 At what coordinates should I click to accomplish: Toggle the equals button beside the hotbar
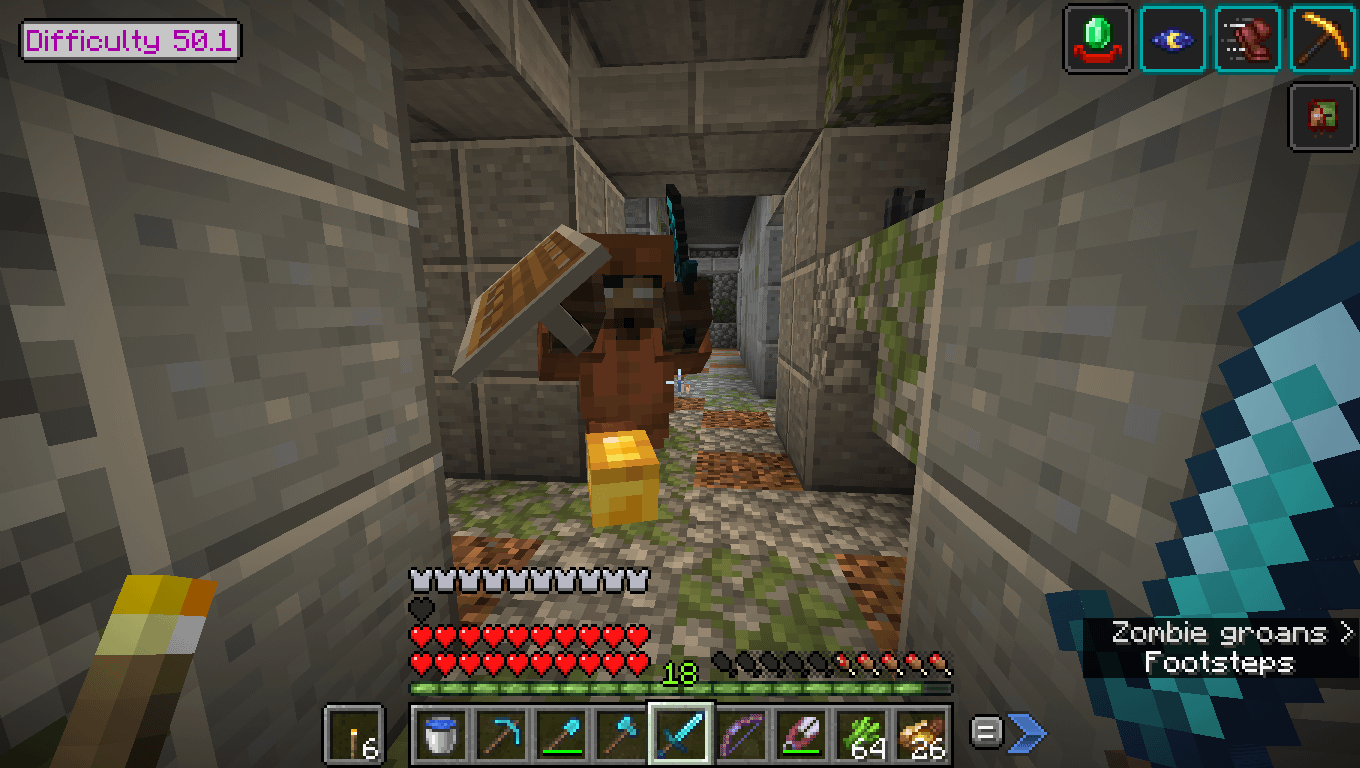coord(985,732)
